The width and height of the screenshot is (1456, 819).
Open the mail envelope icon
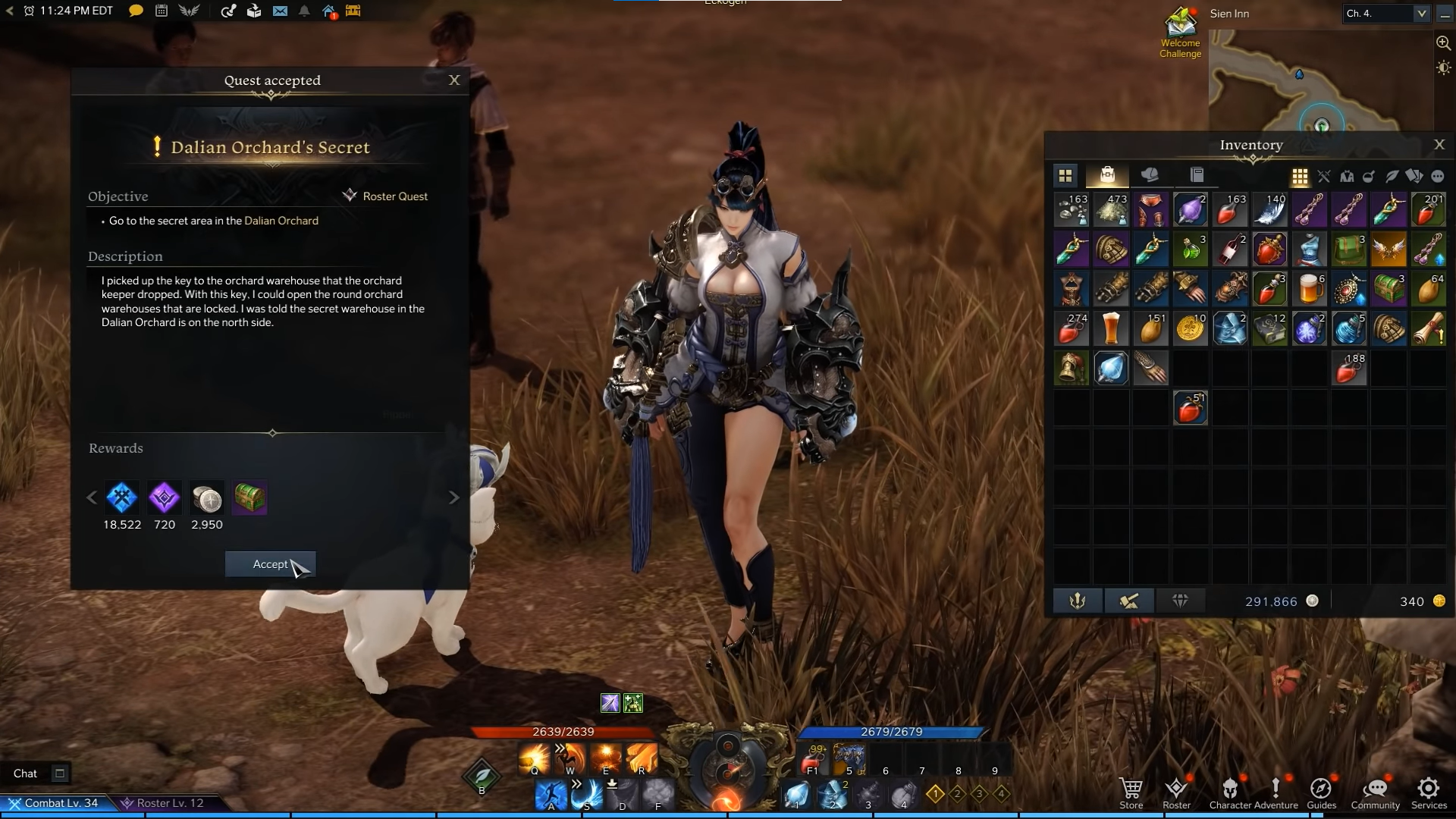pos(280,11)
